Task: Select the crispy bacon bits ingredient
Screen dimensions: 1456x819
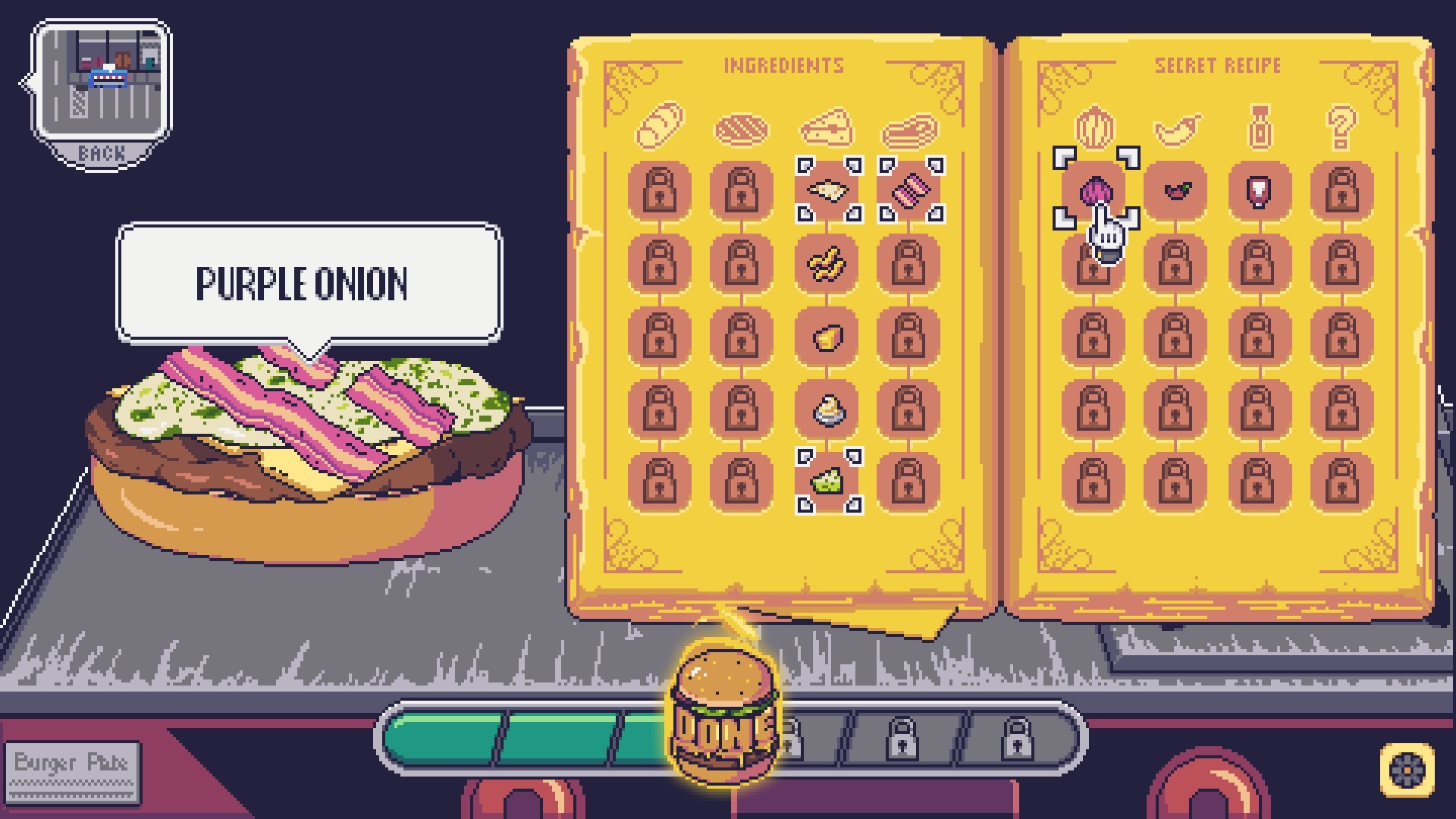Action: (x=824, y=265)
